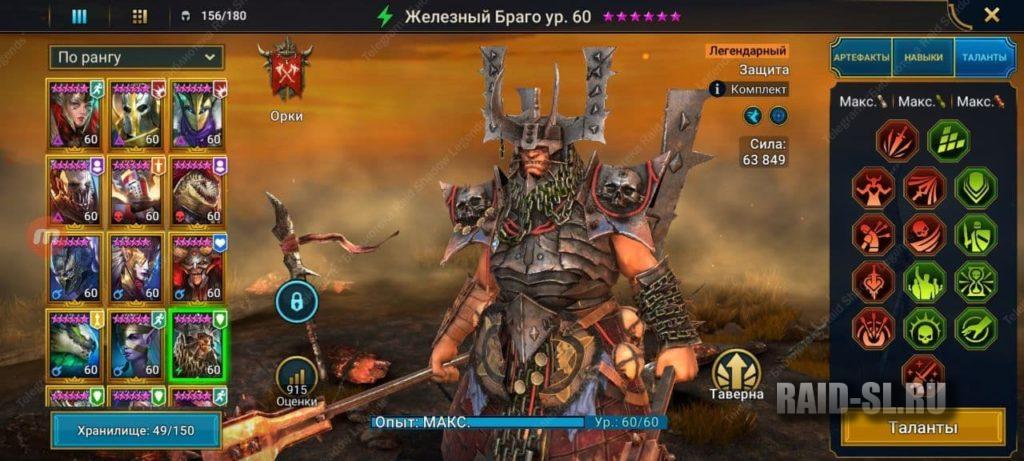Image resolution: width=1024 pixels, height=461 pixels.
Task: Click the Хранилище 49/150 button
Action: 136,430
